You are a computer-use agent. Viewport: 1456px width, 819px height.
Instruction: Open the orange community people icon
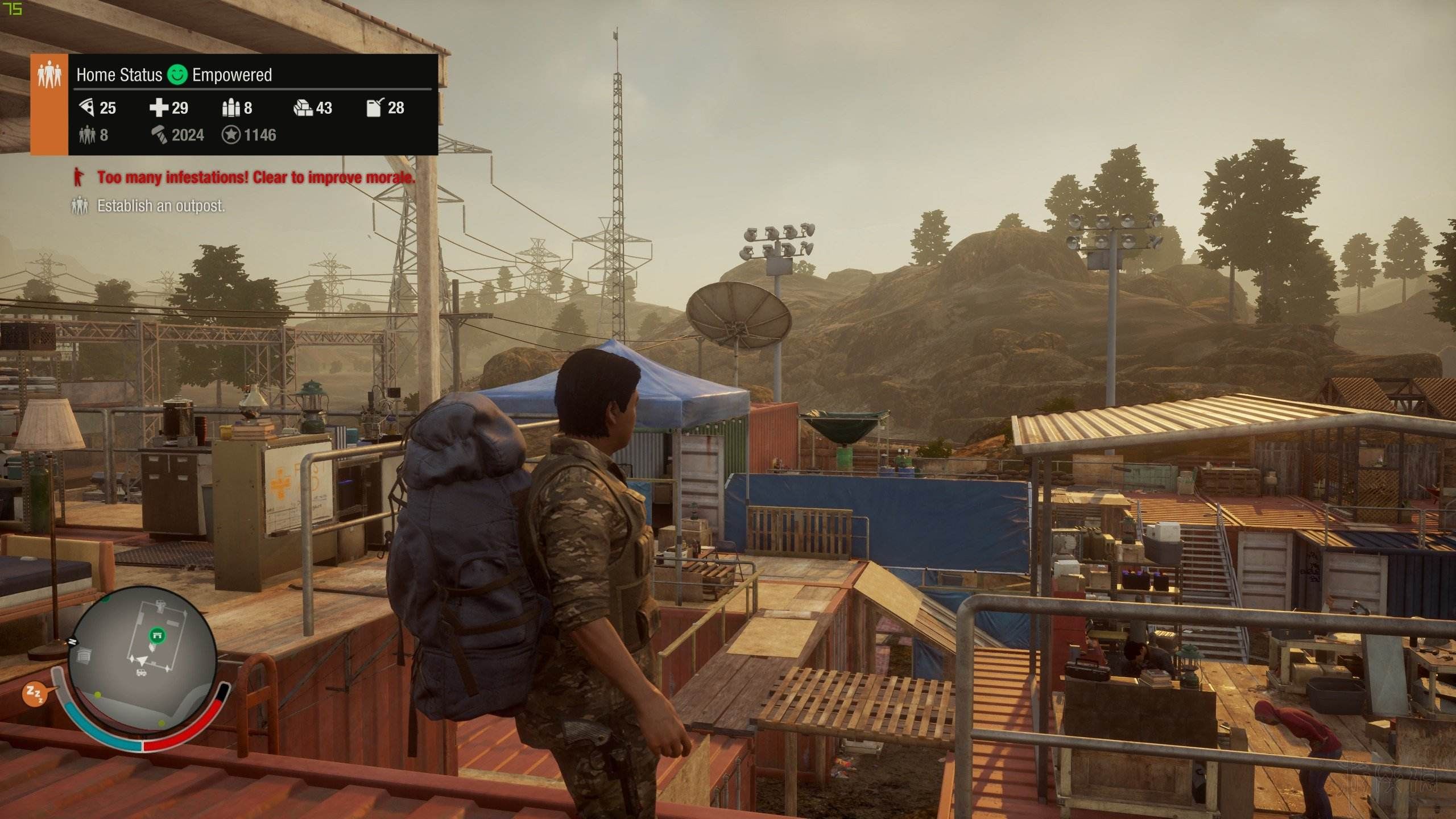point(49,75)
